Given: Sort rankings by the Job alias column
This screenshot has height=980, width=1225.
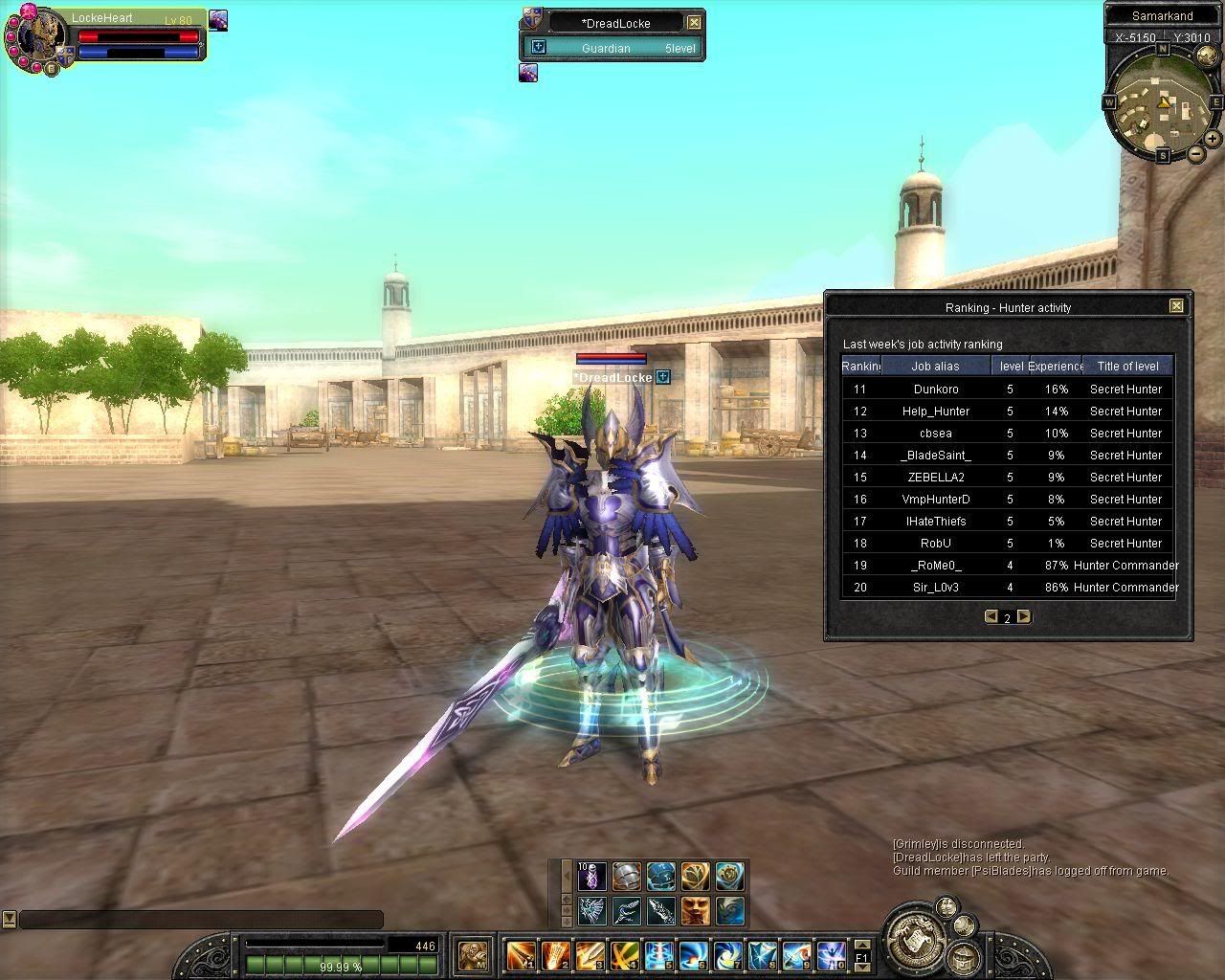Looking at the screenshot, I should (x=935, y=366).
